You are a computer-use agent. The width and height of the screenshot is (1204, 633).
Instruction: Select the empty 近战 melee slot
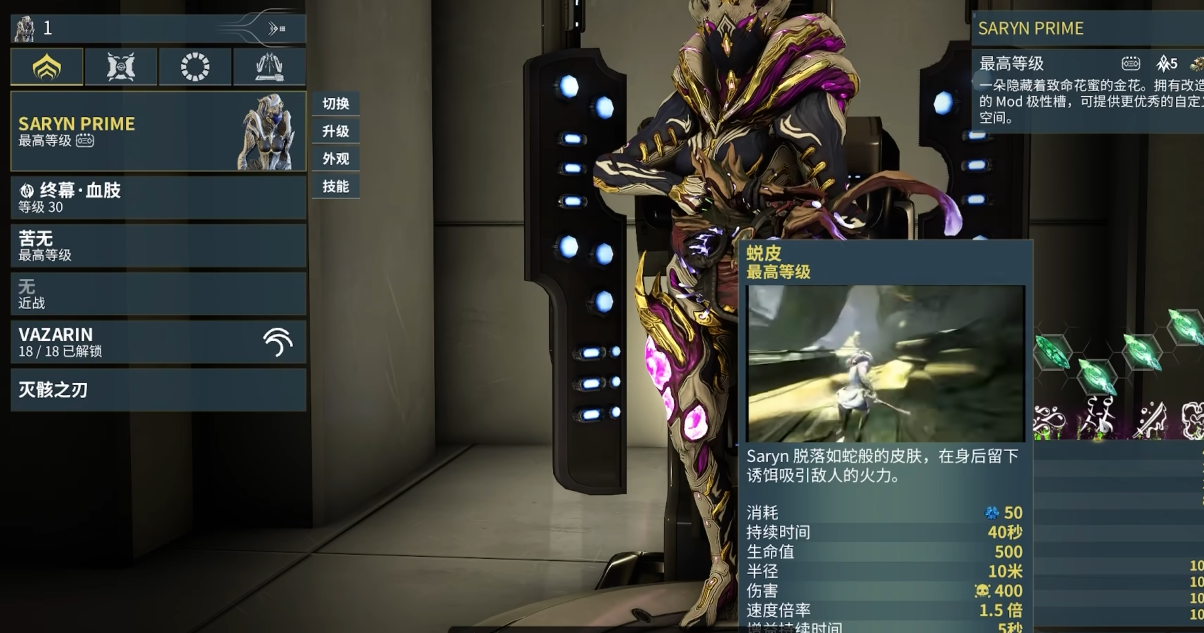click(158, 293)
